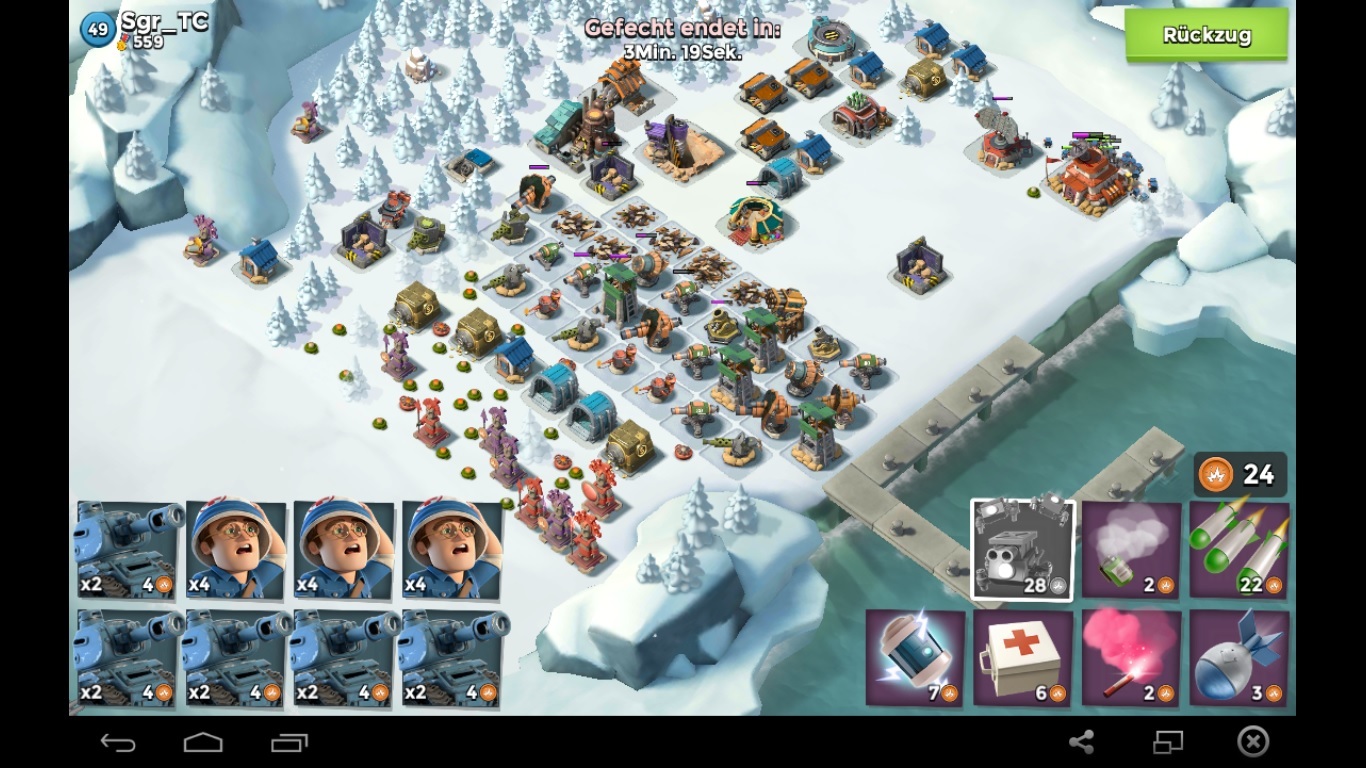Activate the Smoke Screen ability
Viewport: 1366px width, 768px height.
pyautogui.click(x=1131, y=550)
